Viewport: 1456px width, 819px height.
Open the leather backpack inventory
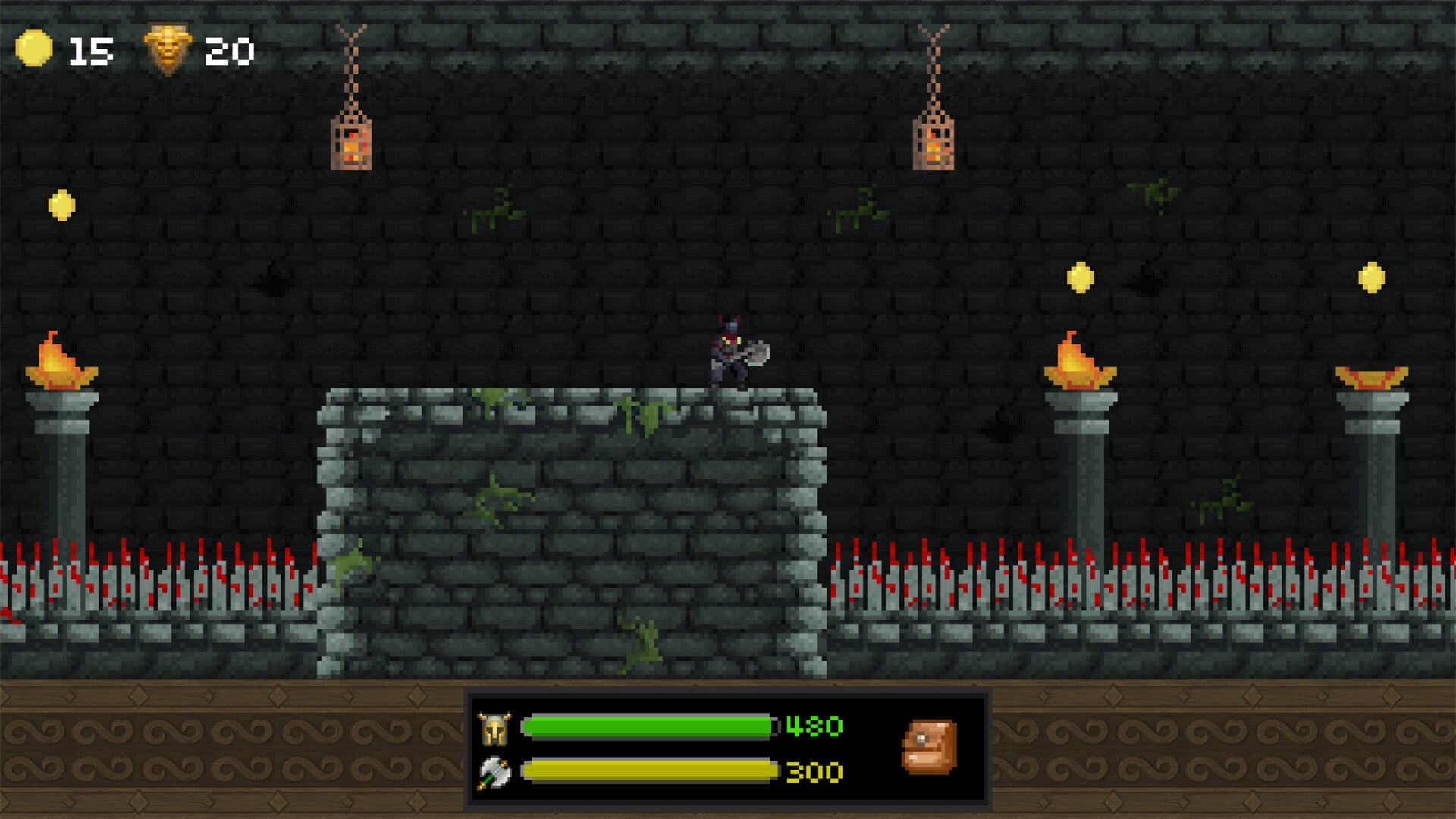coord(929,747)
